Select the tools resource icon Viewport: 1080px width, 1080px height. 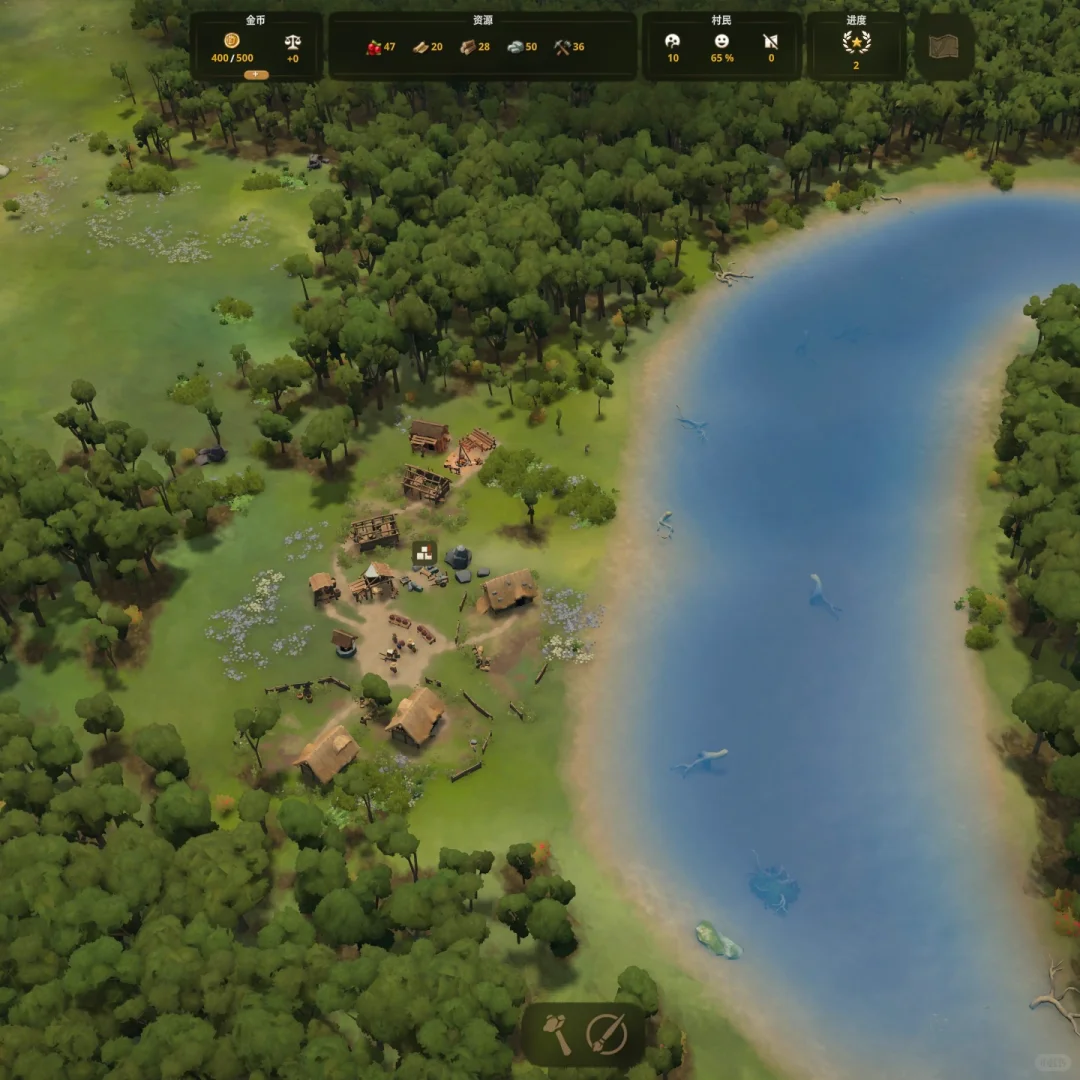point(562,47)
